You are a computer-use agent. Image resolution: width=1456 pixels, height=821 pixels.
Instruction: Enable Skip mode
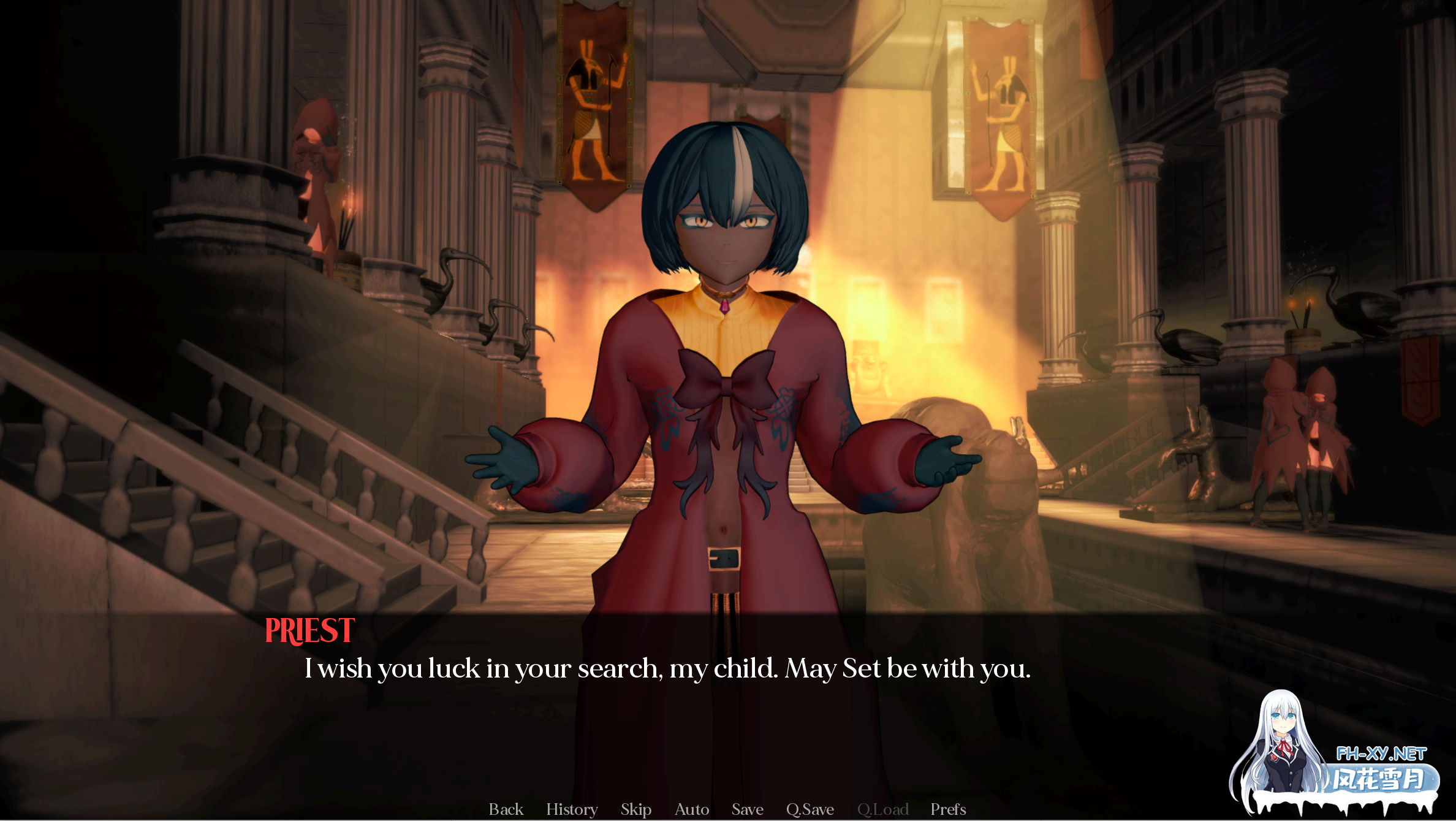click(x=635, y=809)
